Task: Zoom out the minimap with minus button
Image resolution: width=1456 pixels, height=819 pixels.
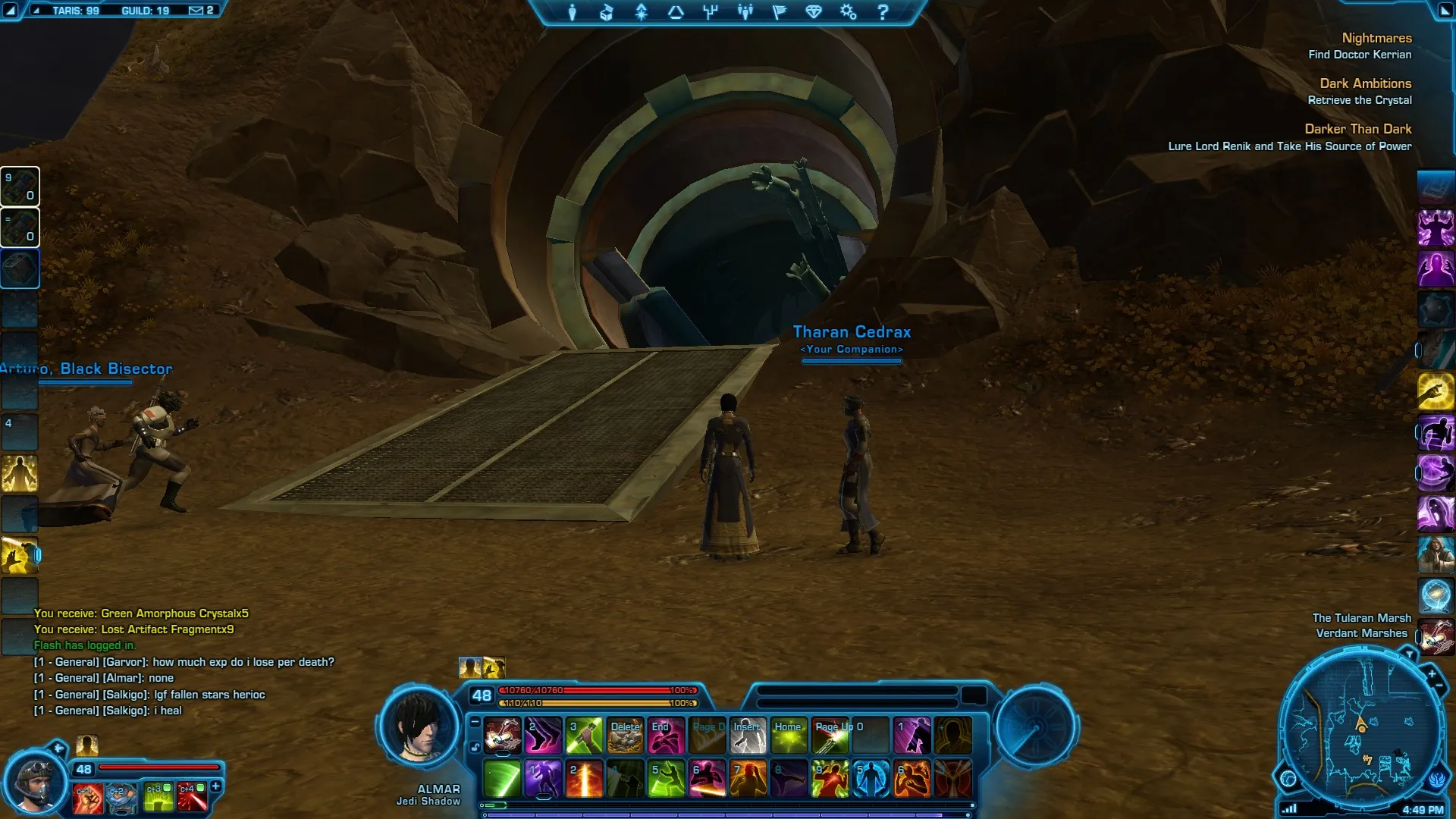Action: 1439,686
